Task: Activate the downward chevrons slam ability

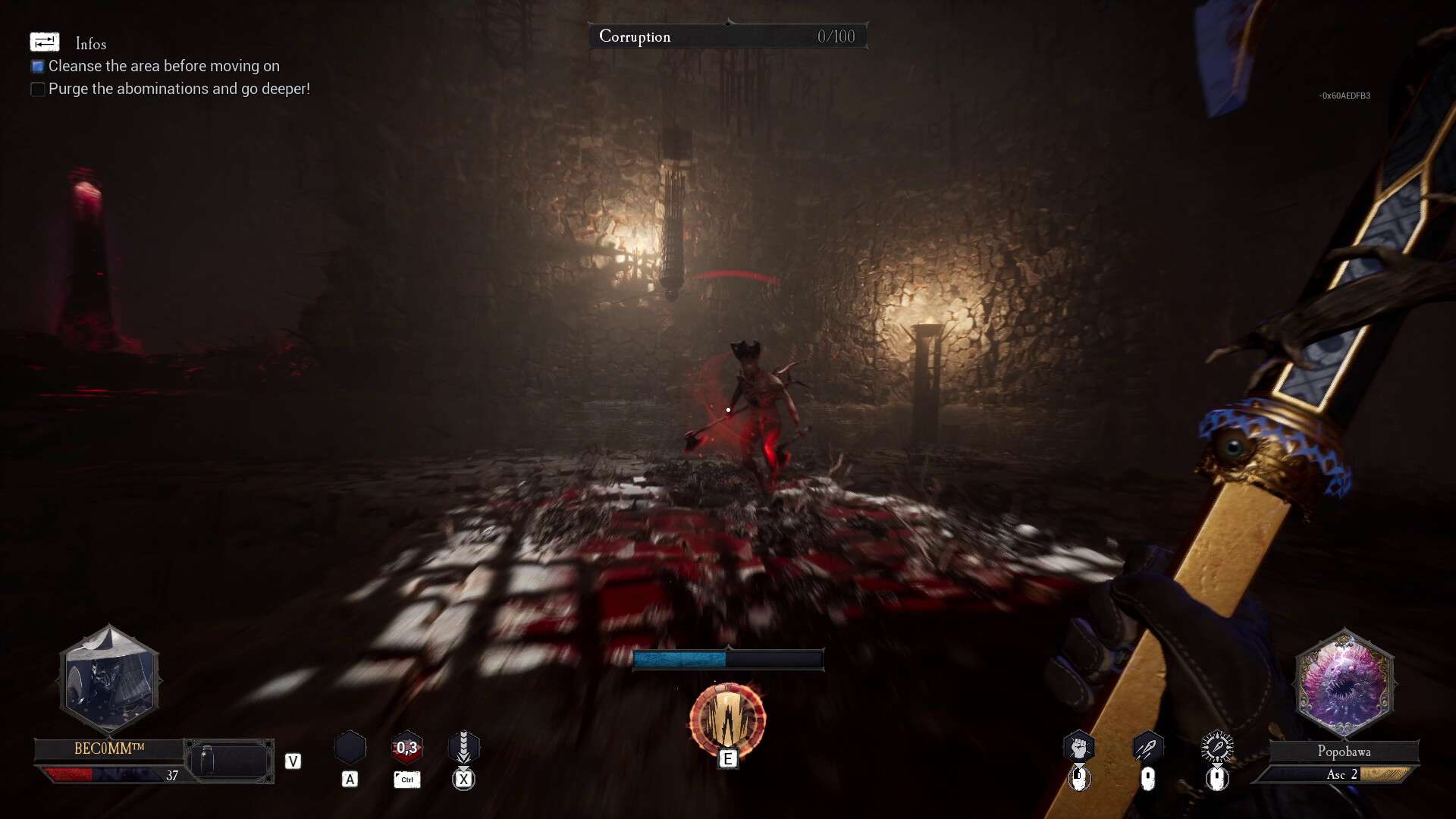Action: 463,748
